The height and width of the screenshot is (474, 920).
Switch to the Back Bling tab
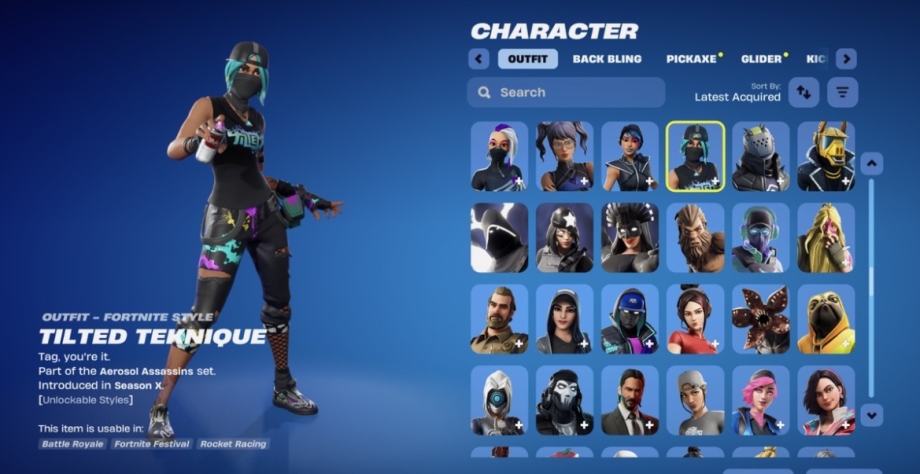click(x=607, y=59)
